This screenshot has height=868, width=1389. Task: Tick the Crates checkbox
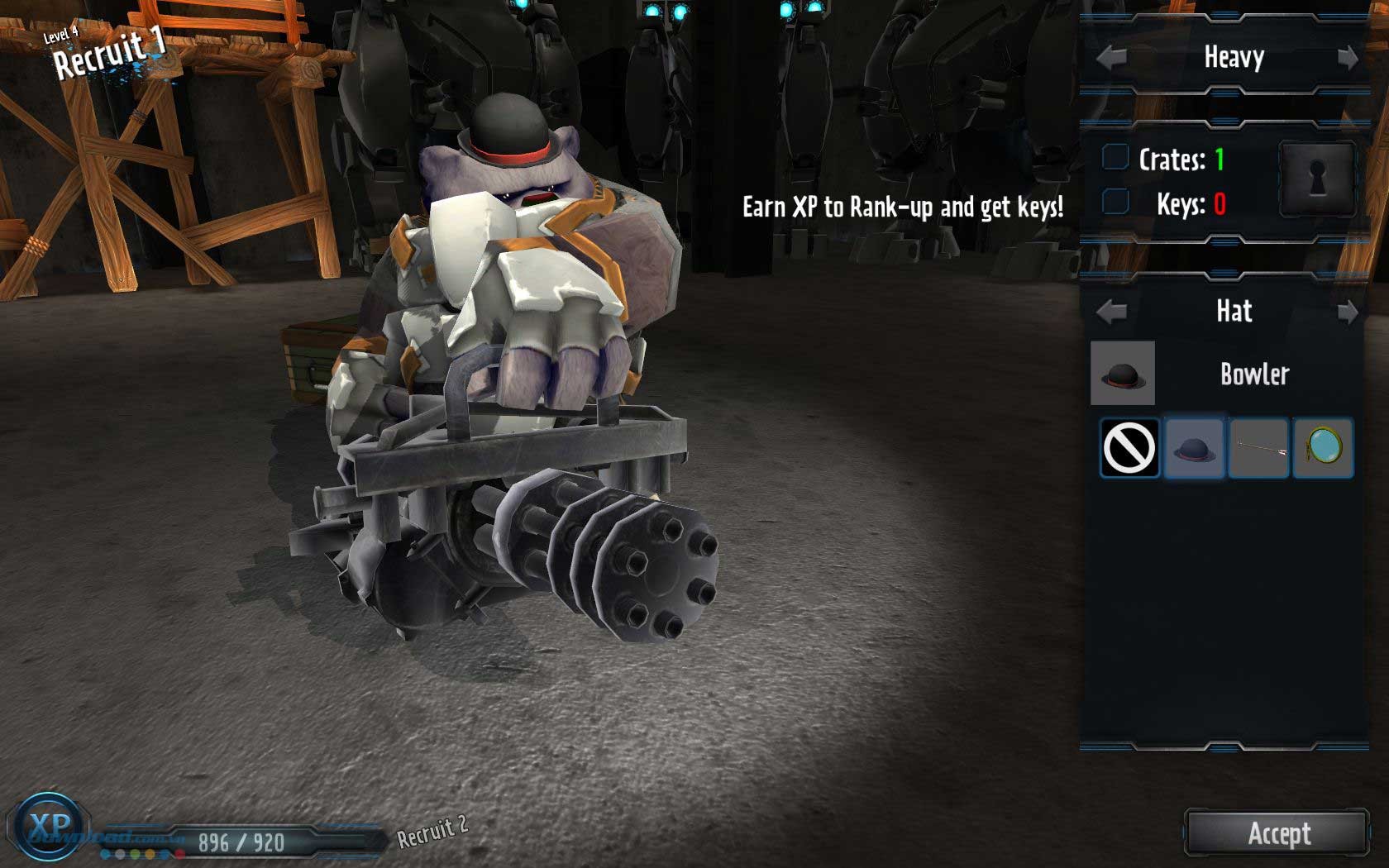1115,157
